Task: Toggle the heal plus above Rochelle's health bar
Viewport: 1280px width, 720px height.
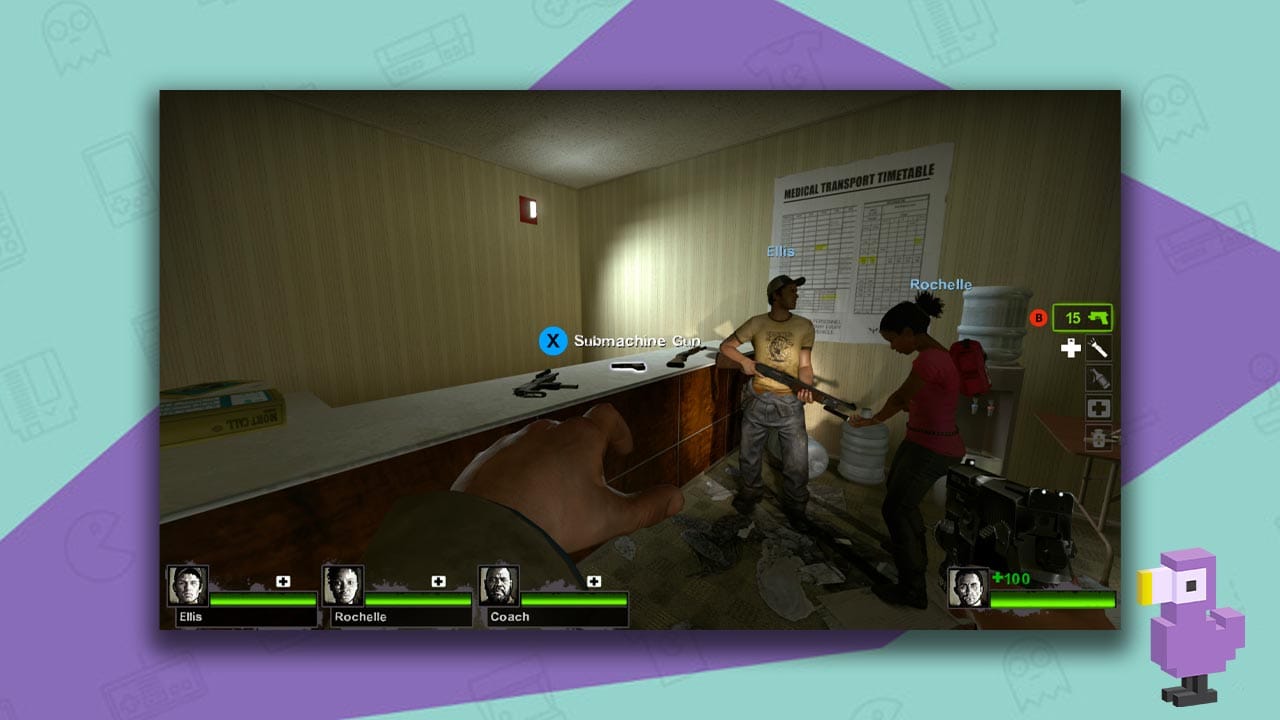Action: coord(437,582)
